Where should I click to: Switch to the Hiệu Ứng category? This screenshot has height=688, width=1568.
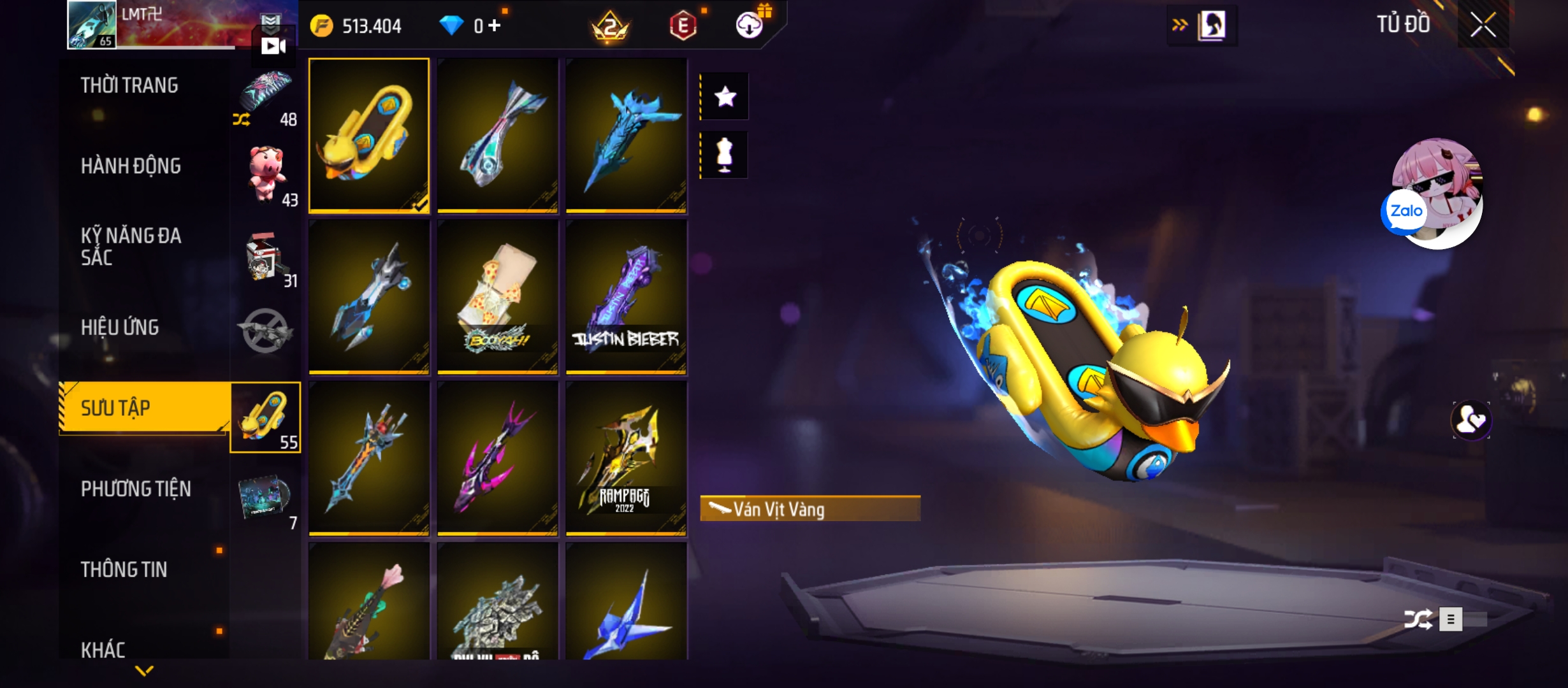pyautogui.click(x=120, y=327)
